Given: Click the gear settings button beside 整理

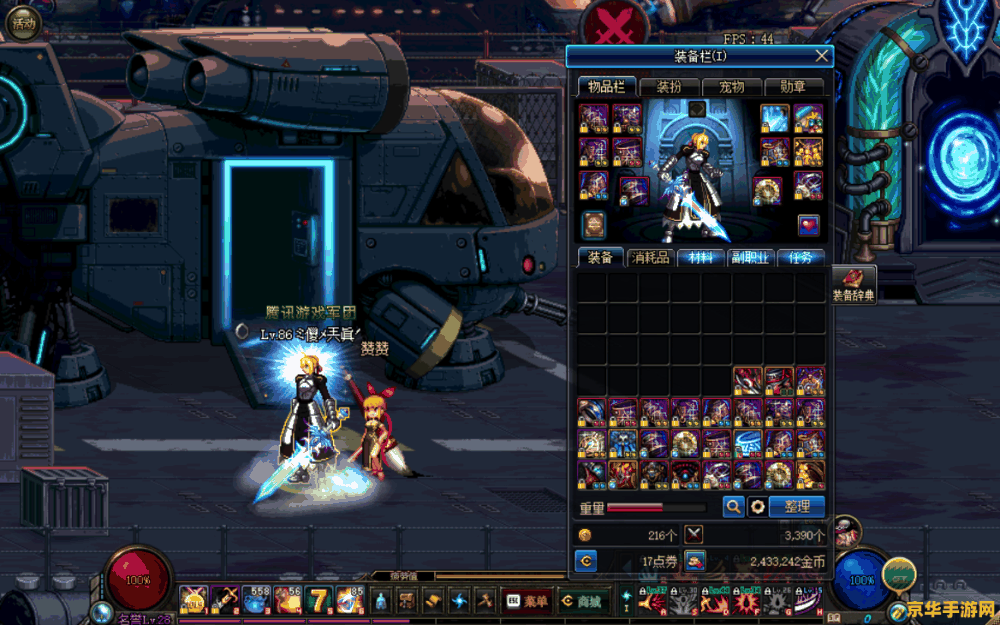Looking at the screenshot, I should [x=758, y=507].
